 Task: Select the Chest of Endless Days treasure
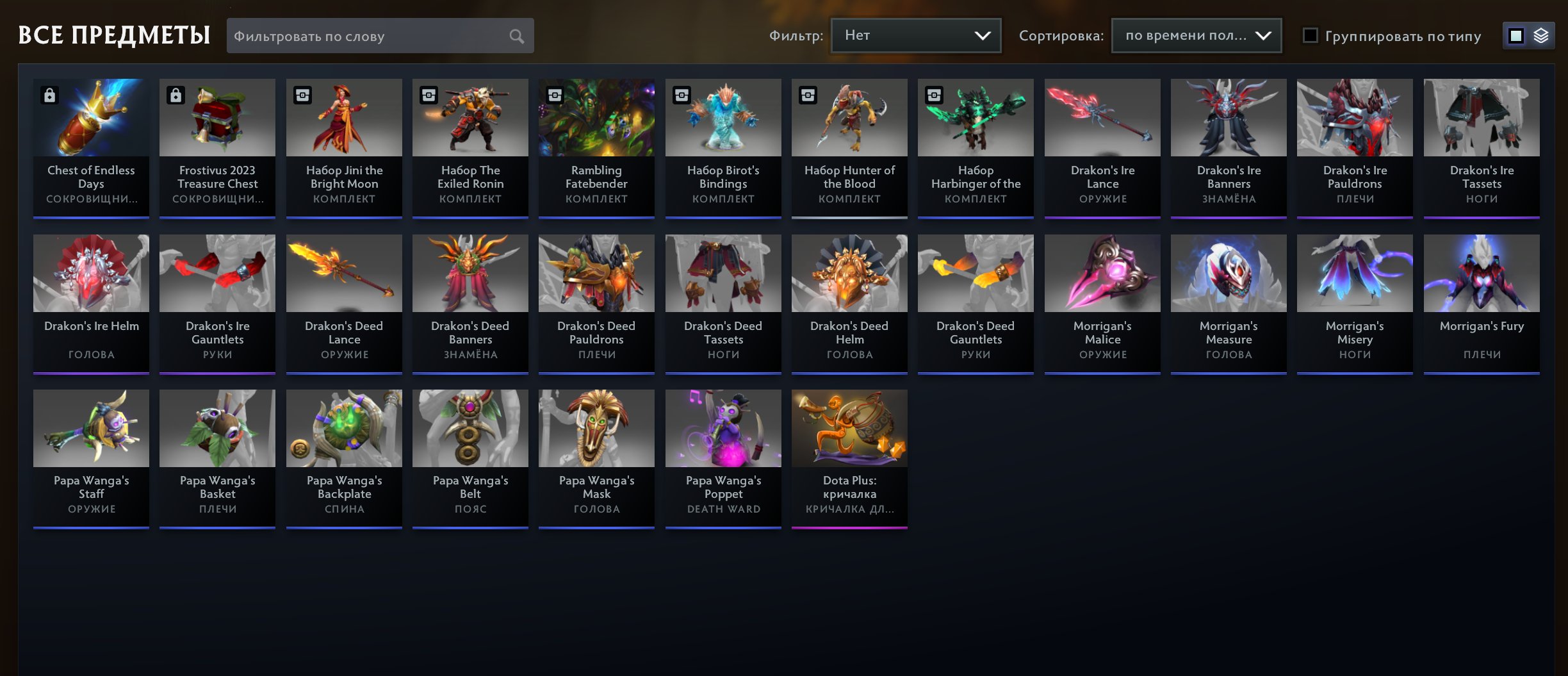pos(91,147)
